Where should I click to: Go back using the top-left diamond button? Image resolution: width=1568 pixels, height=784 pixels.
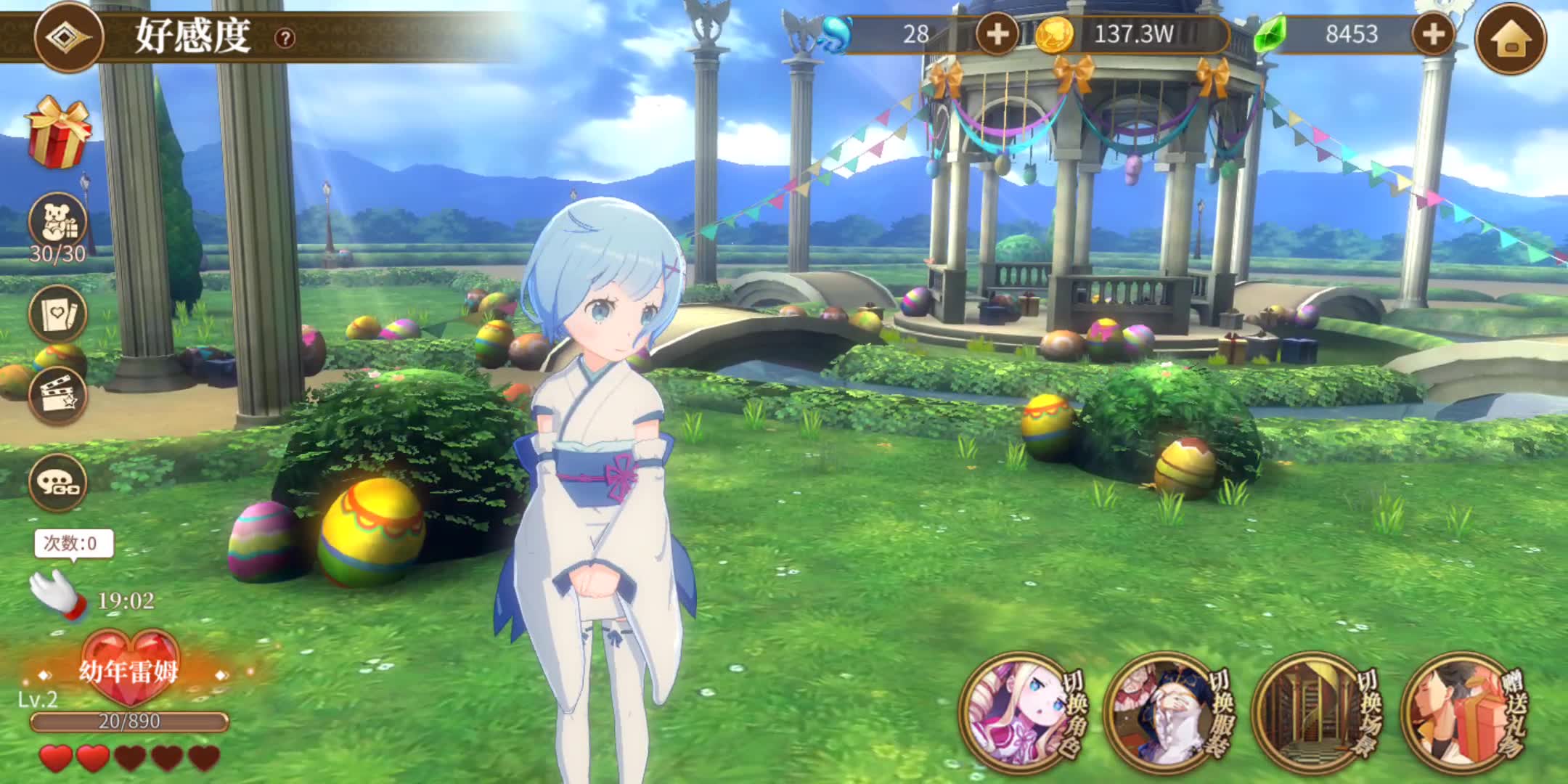point(69,36)
